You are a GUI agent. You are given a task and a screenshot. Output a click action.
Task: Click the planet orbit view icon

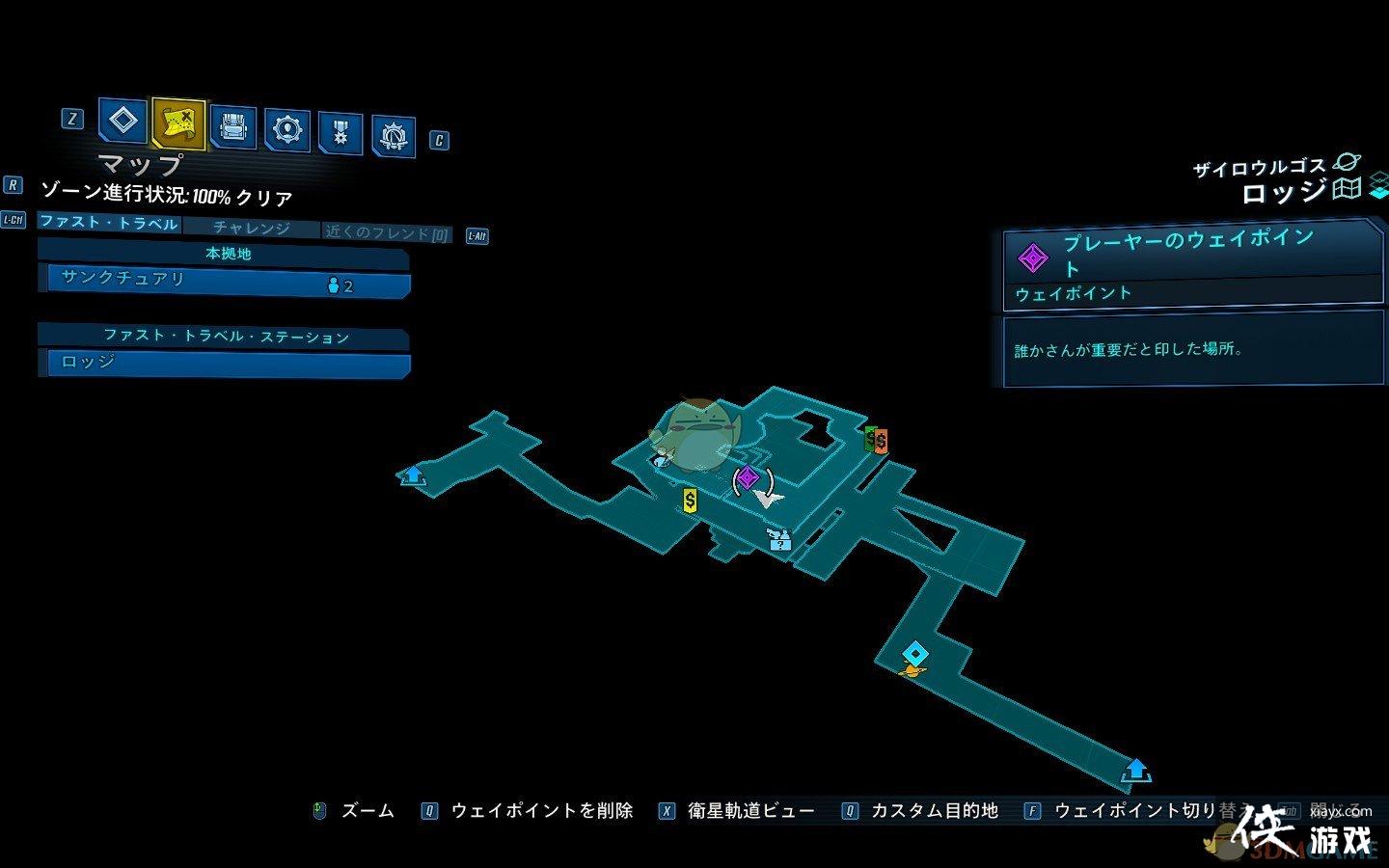[1346, 163]
